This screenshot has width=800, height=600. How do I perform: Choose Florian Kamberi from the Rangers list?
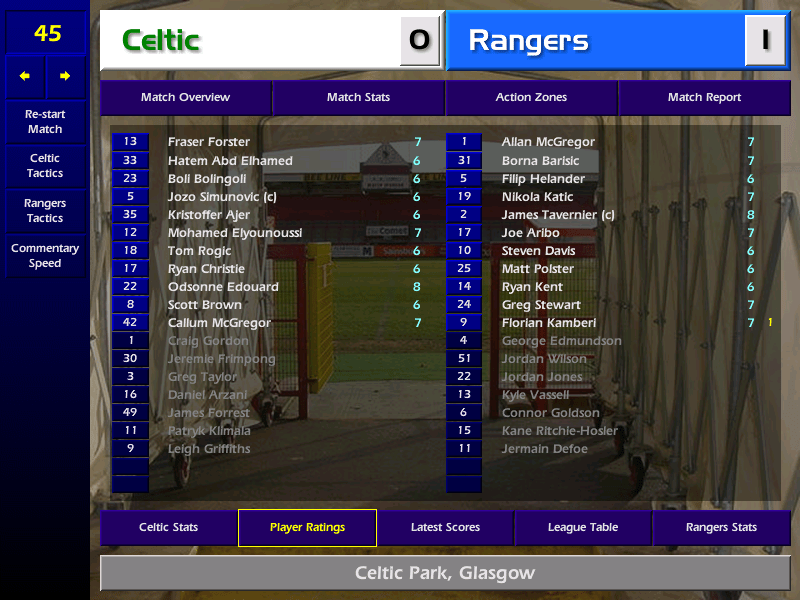[549, 323]
